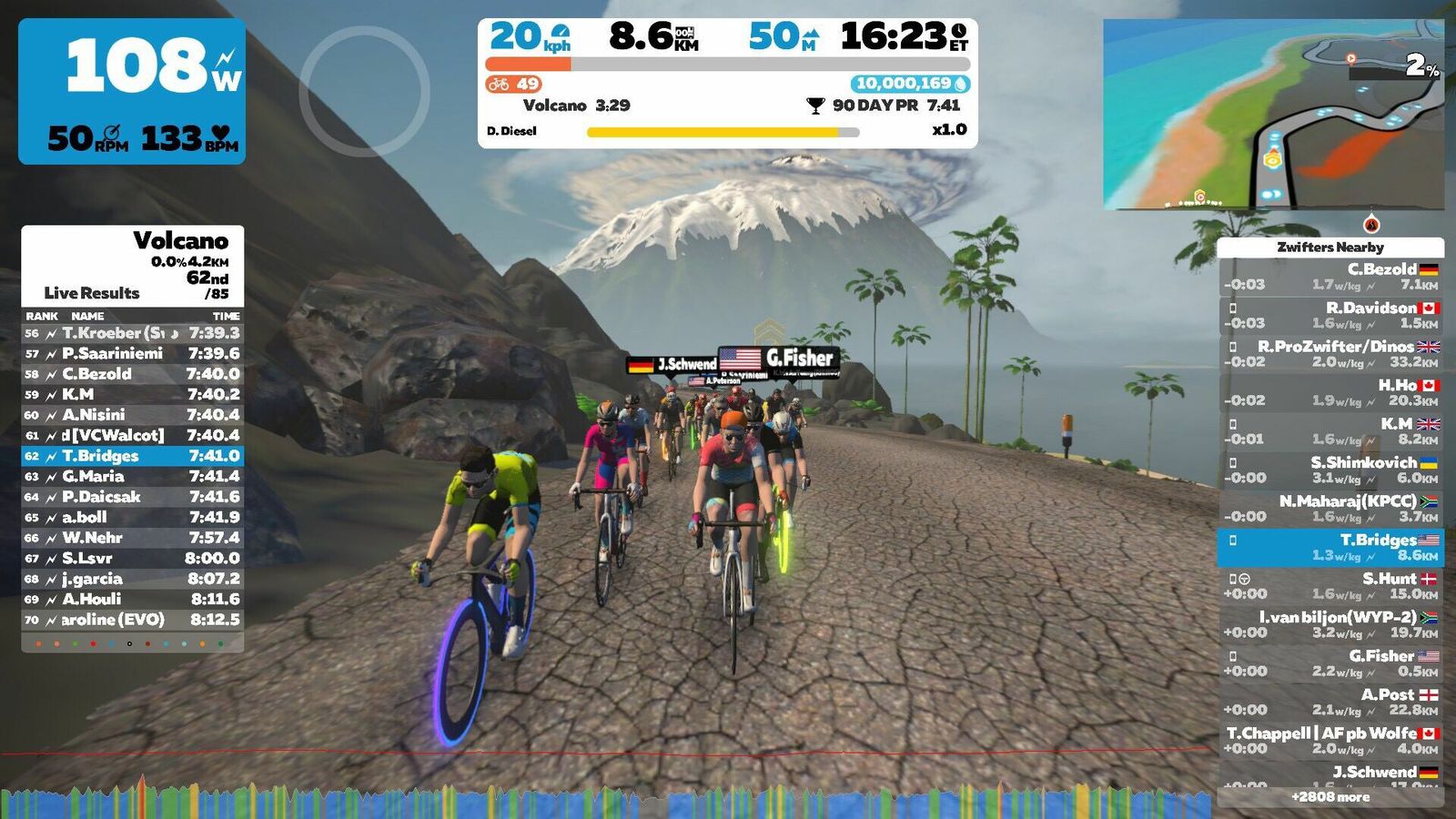The width and height of the screenshot is (1456, 819).
Task: Show the +2808 more riders
Action: pyautogui.click(x=1330, y=797)
